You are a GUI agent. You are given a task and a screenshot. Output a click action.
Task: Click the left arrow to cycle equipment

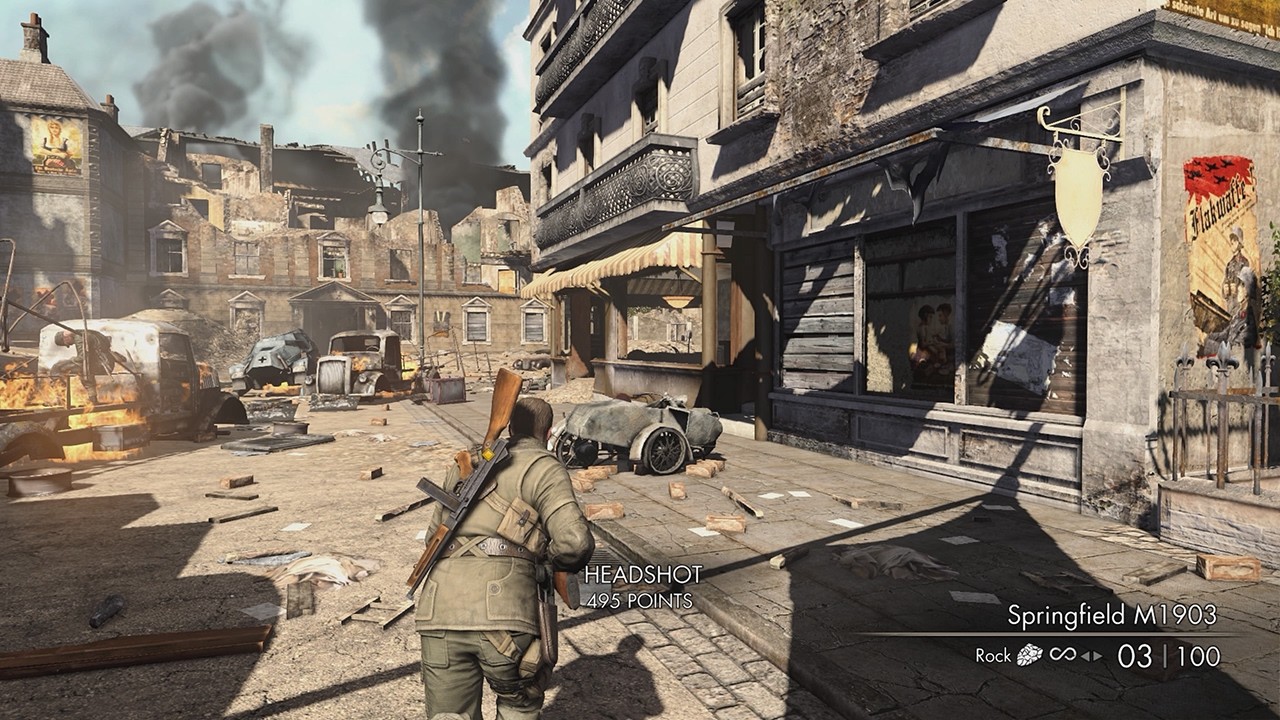pos(1087,656)
